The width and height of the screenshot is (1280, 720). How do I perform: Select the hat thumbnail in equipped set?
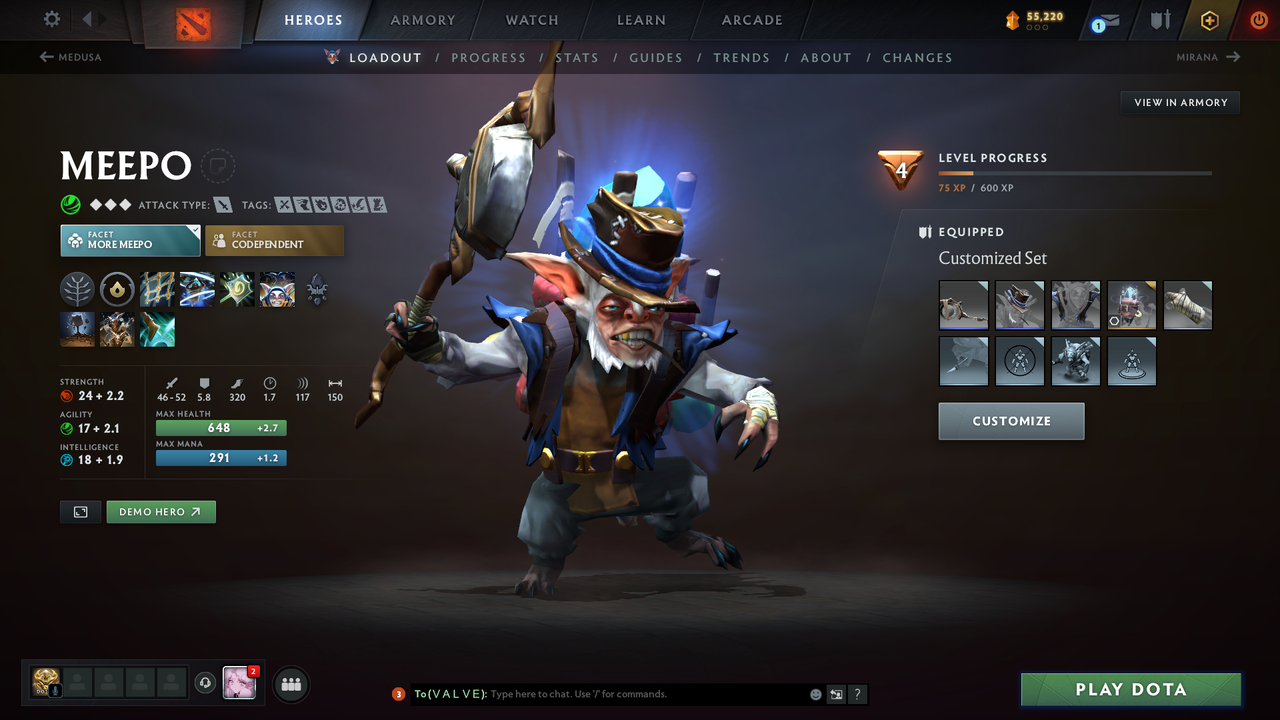point(1019,305)
